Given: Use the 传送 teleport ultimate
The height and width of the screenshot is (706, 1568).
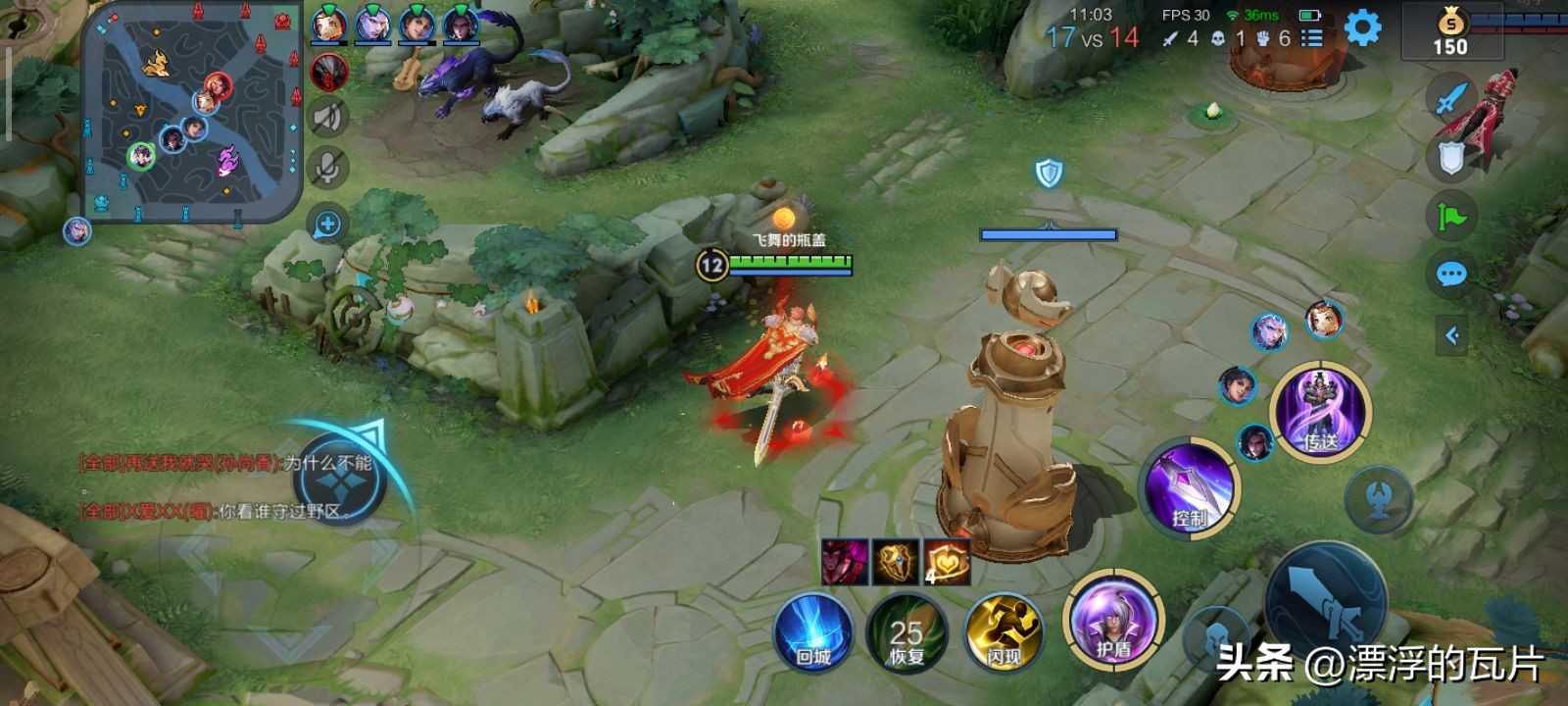Looking at the screenshot, I should (x=1320, y=410).
